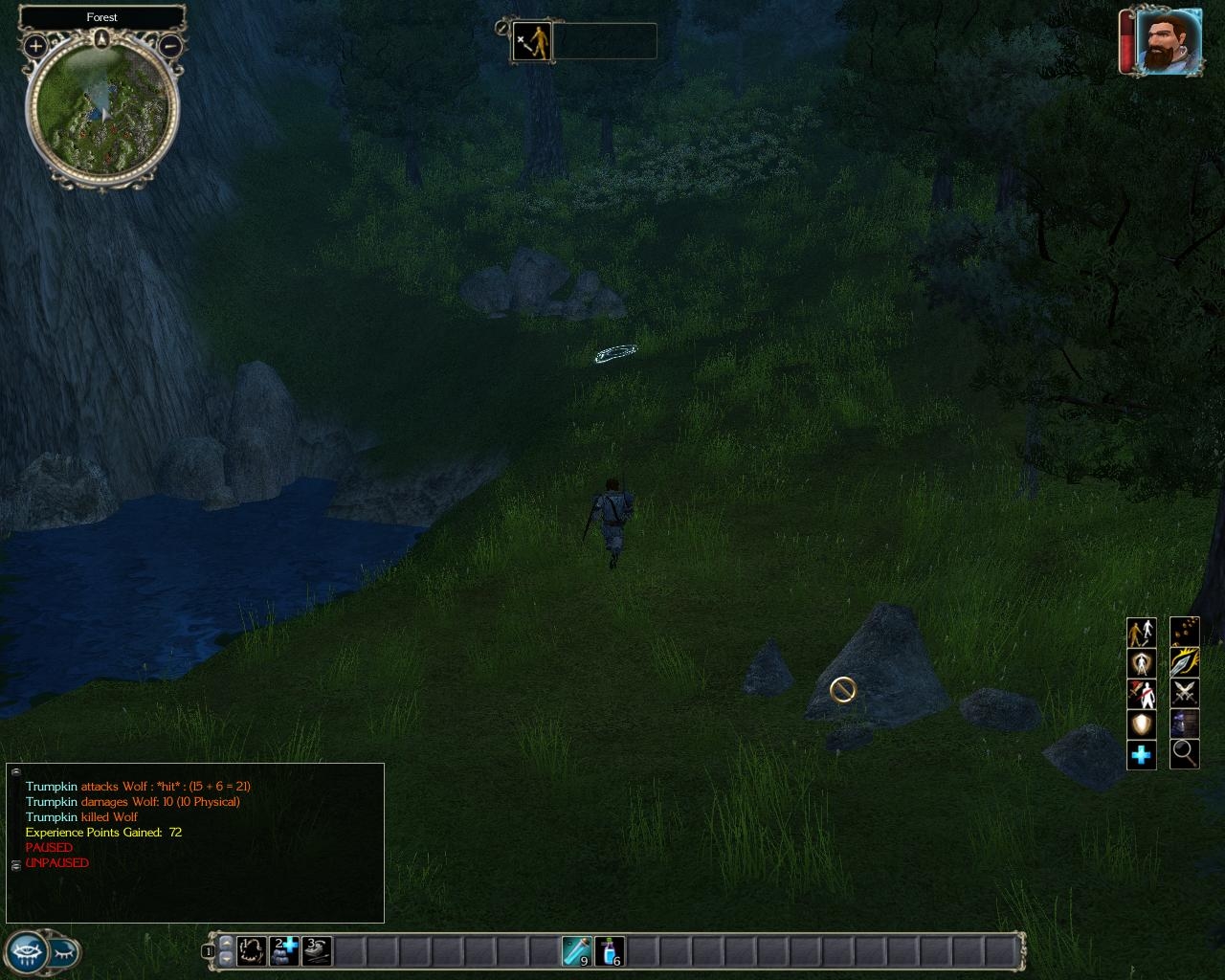
Task: Switch to the previous hotbar page with up arrow
Action: coord(226,943)
